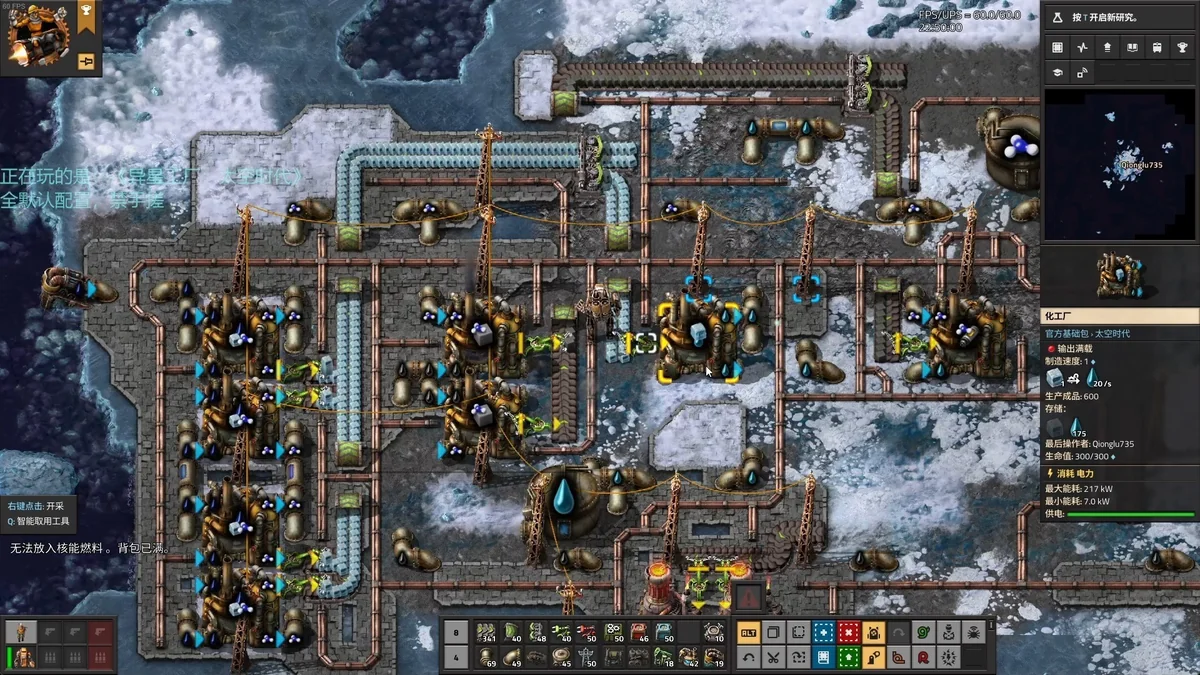Open the train overview button
Viewport: 1200px width, 675px height.
1157,47
